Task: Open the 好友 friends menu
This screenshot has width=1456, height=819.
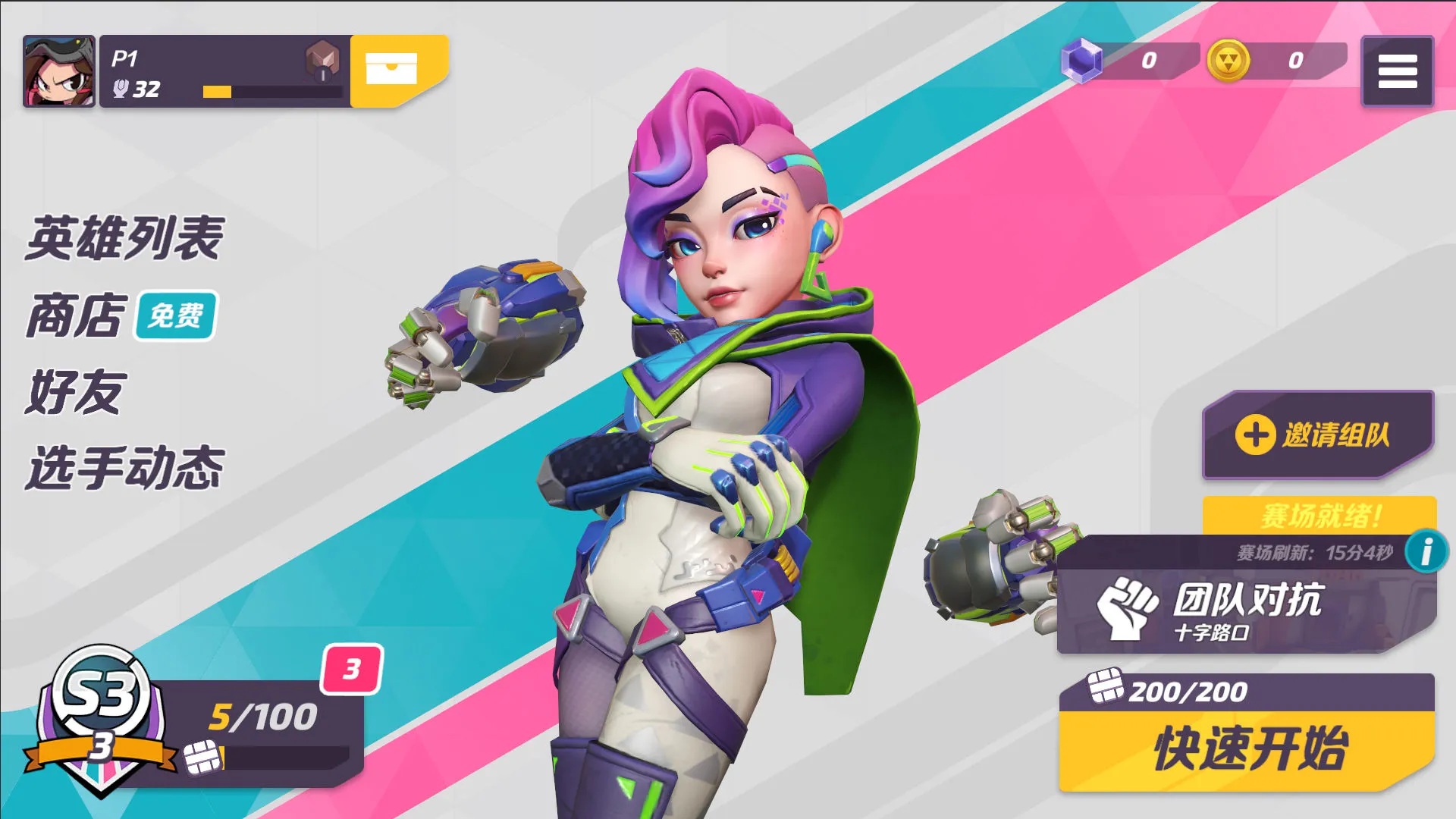Action: coord(74,392)
